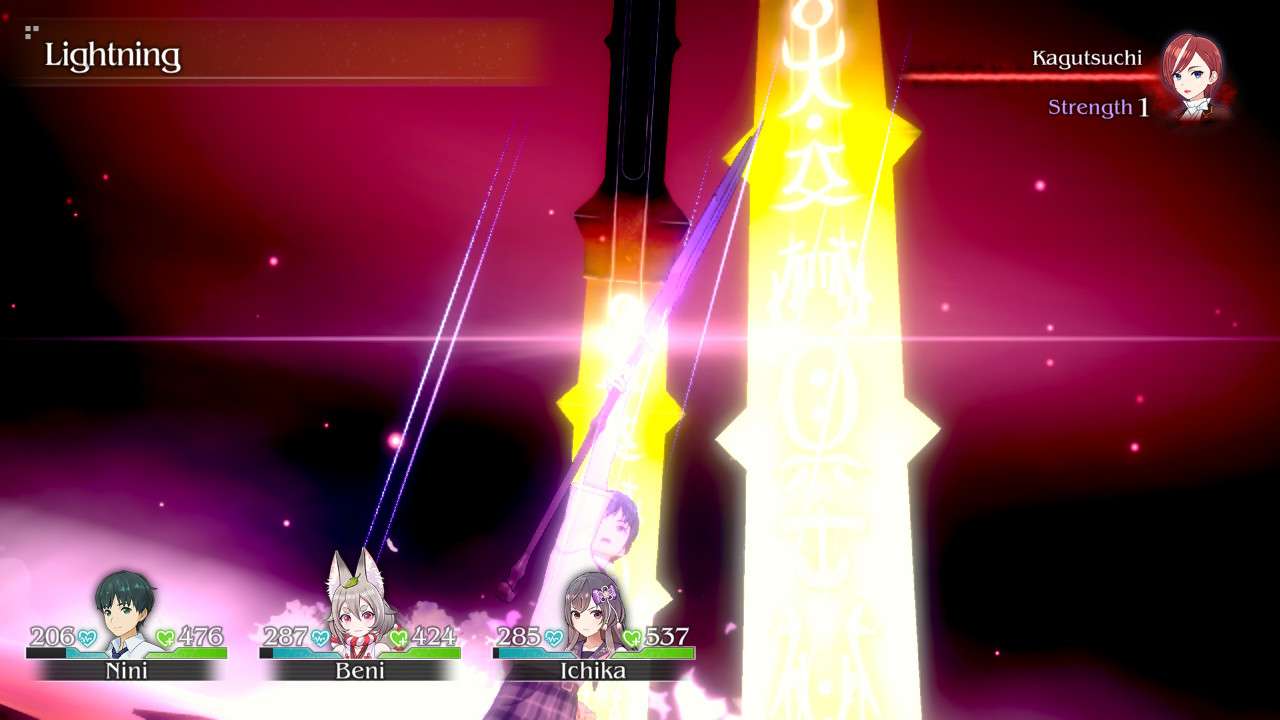Select Beni's blue SP heart icon

click(x=320, y=635)
